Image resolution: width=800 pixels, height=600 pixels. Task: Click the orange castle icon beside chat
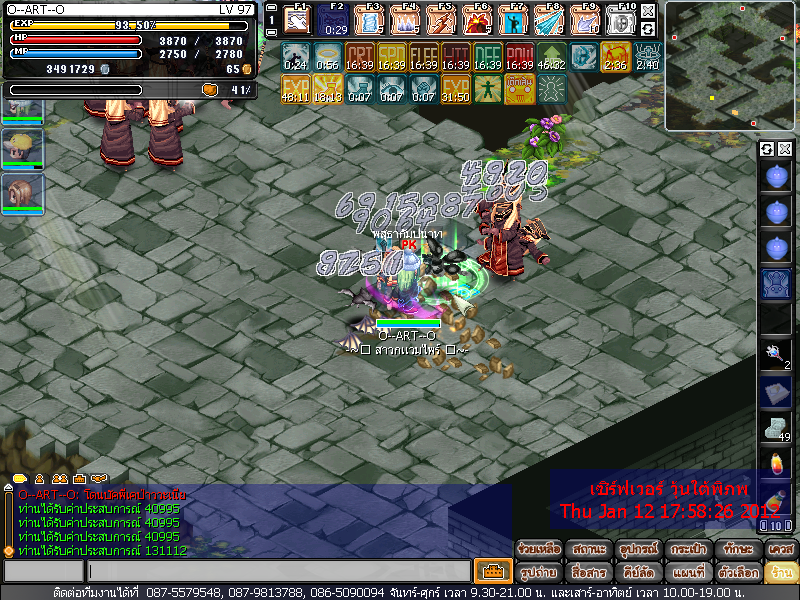[x=493, y=572]
